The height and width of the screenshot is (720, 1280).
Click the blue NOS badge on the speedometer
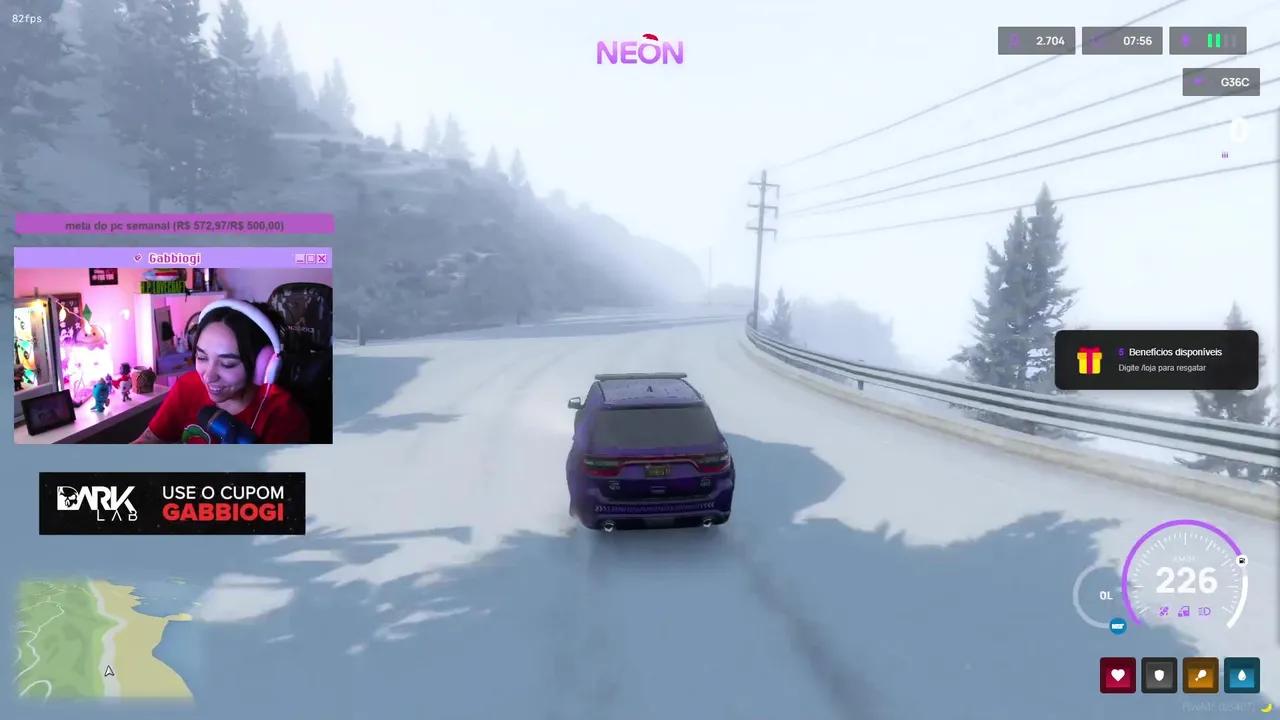click(x=1118, y=626)
